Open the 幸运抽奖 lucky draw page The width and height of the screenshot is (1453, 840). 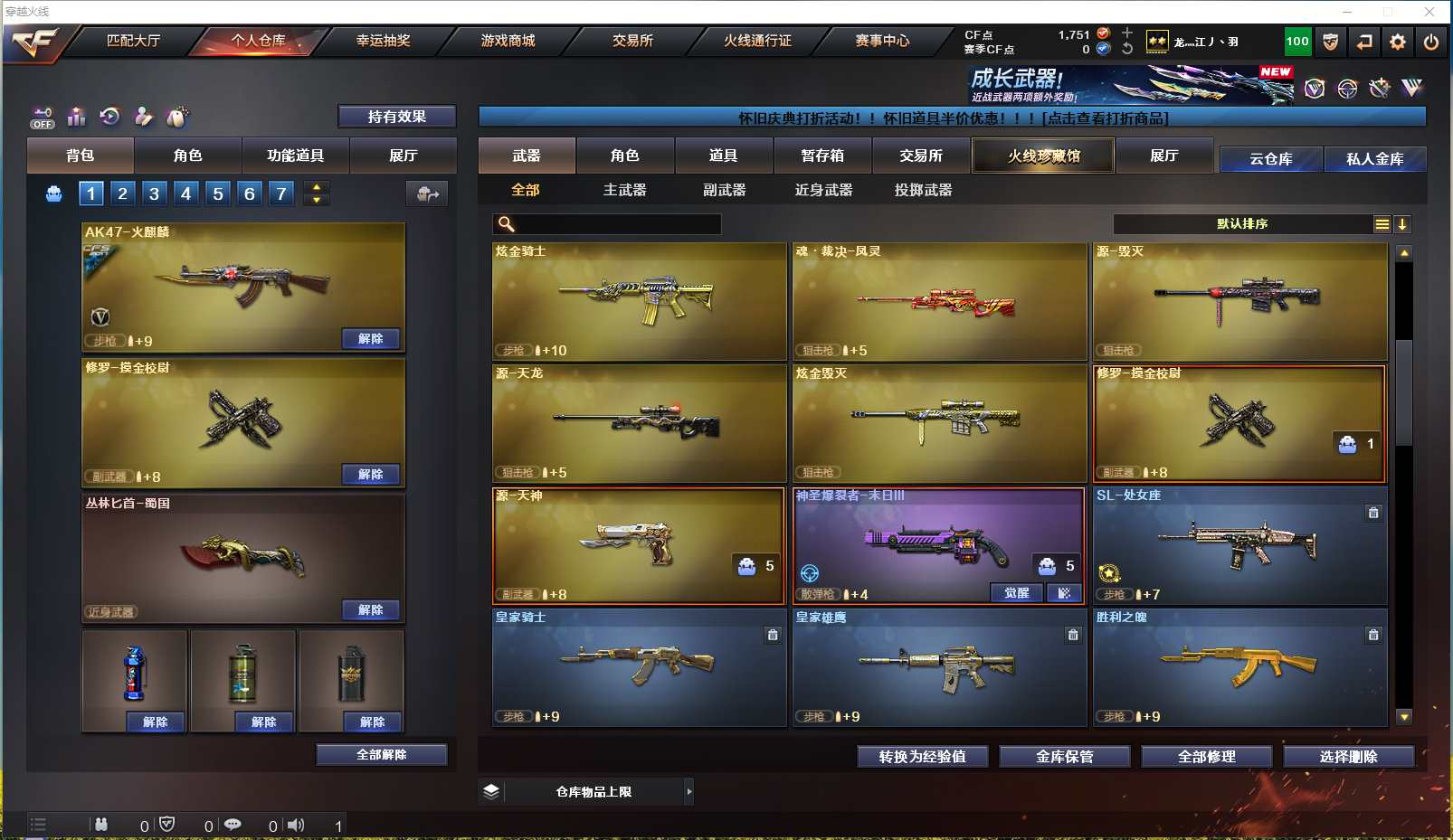pos(383,41)
